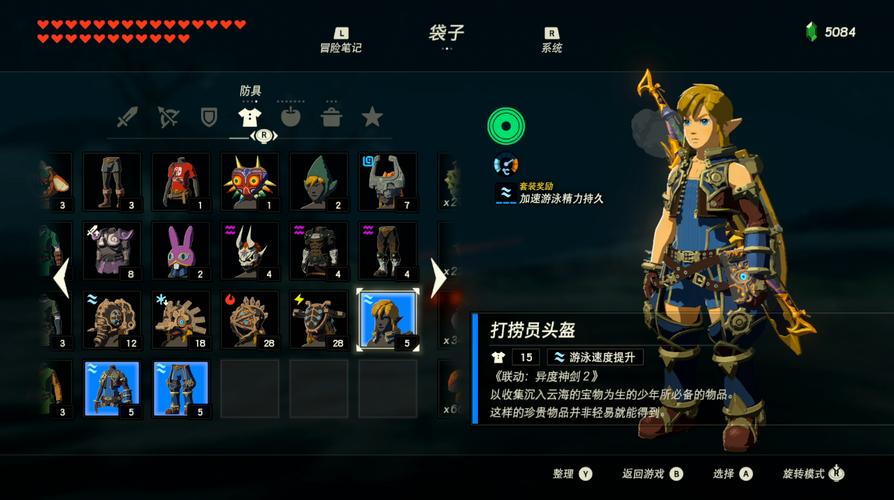Select the pink bunny hood

(181, 250)
